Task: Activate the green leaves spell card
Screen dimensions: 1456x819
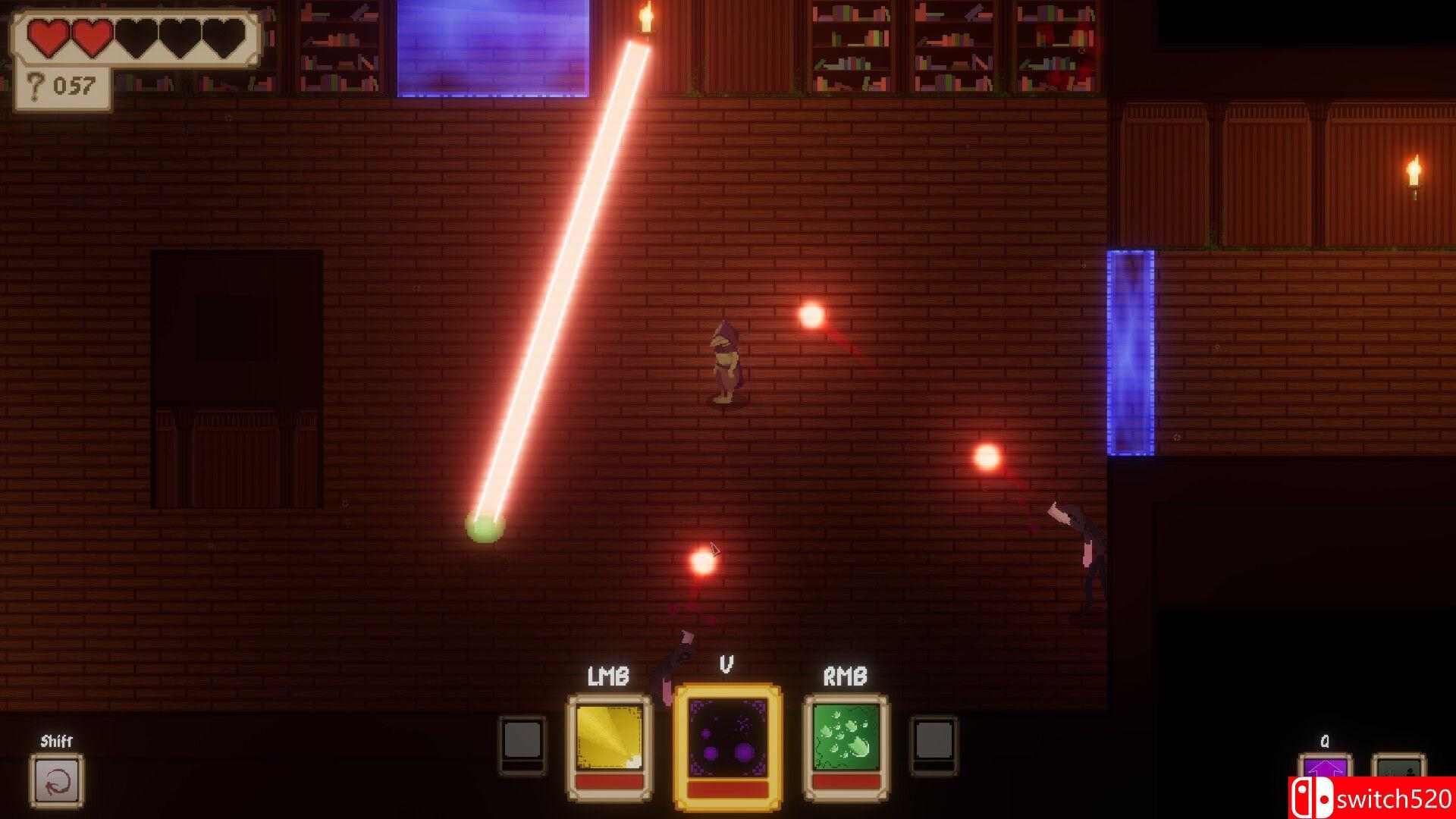Action: coord(846,746)
